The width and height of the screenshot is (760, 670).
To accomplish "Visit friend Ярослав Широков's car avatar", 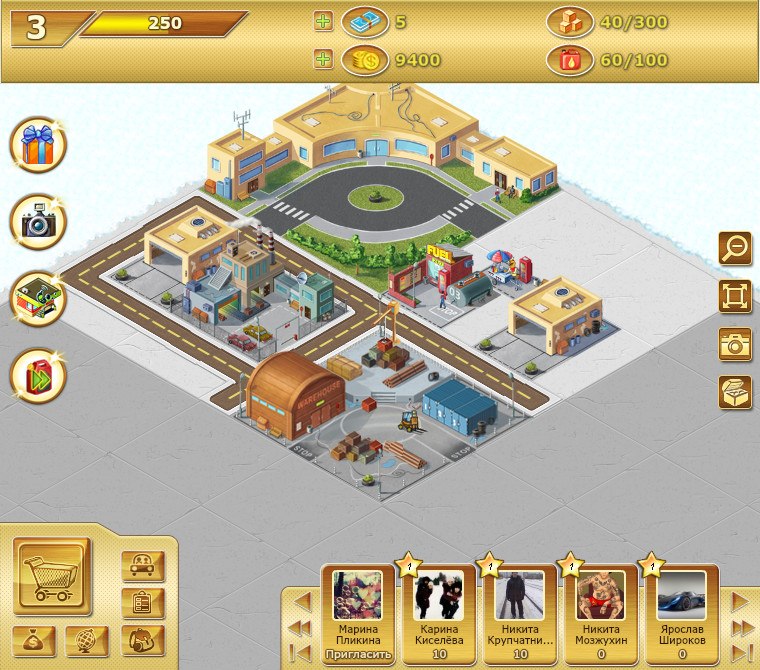I will point(681,595).
